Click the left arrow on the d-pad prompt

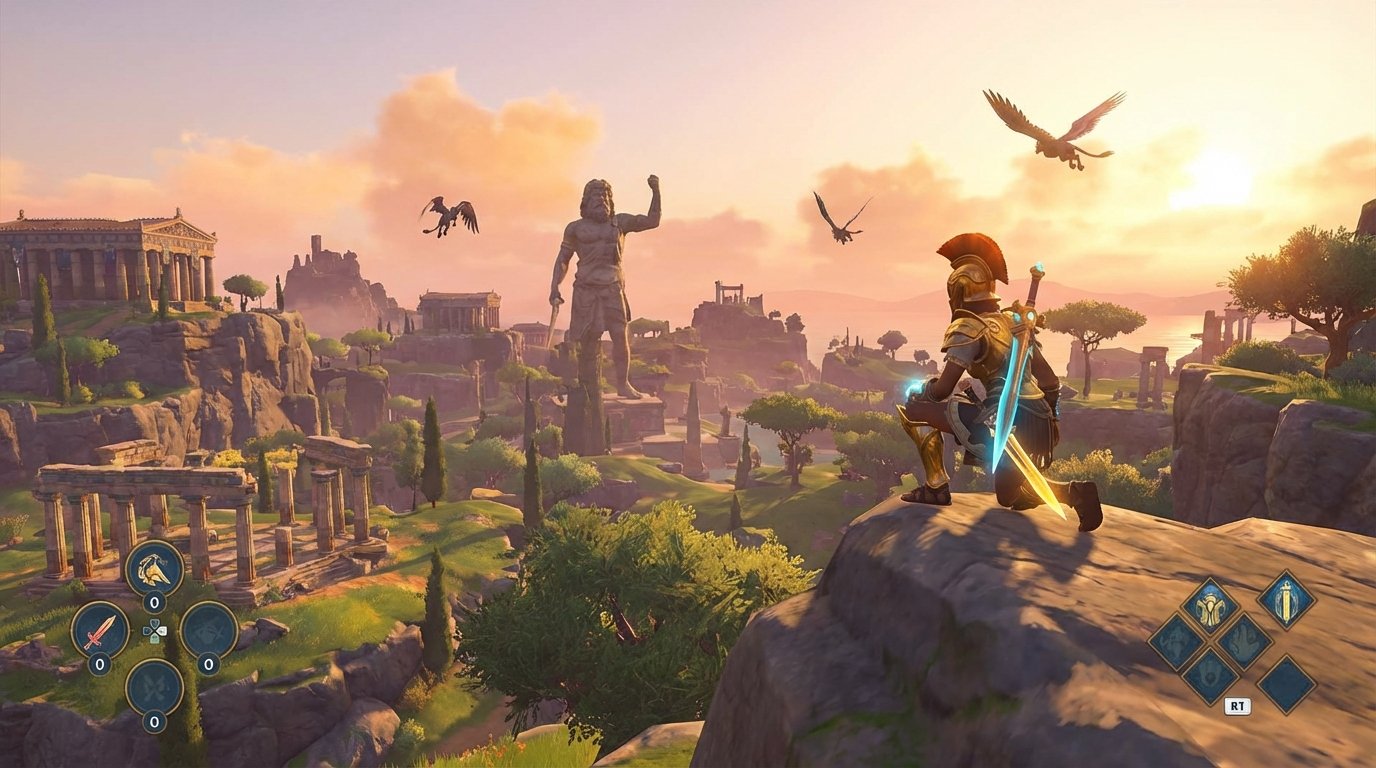click(x=147, y=630)
